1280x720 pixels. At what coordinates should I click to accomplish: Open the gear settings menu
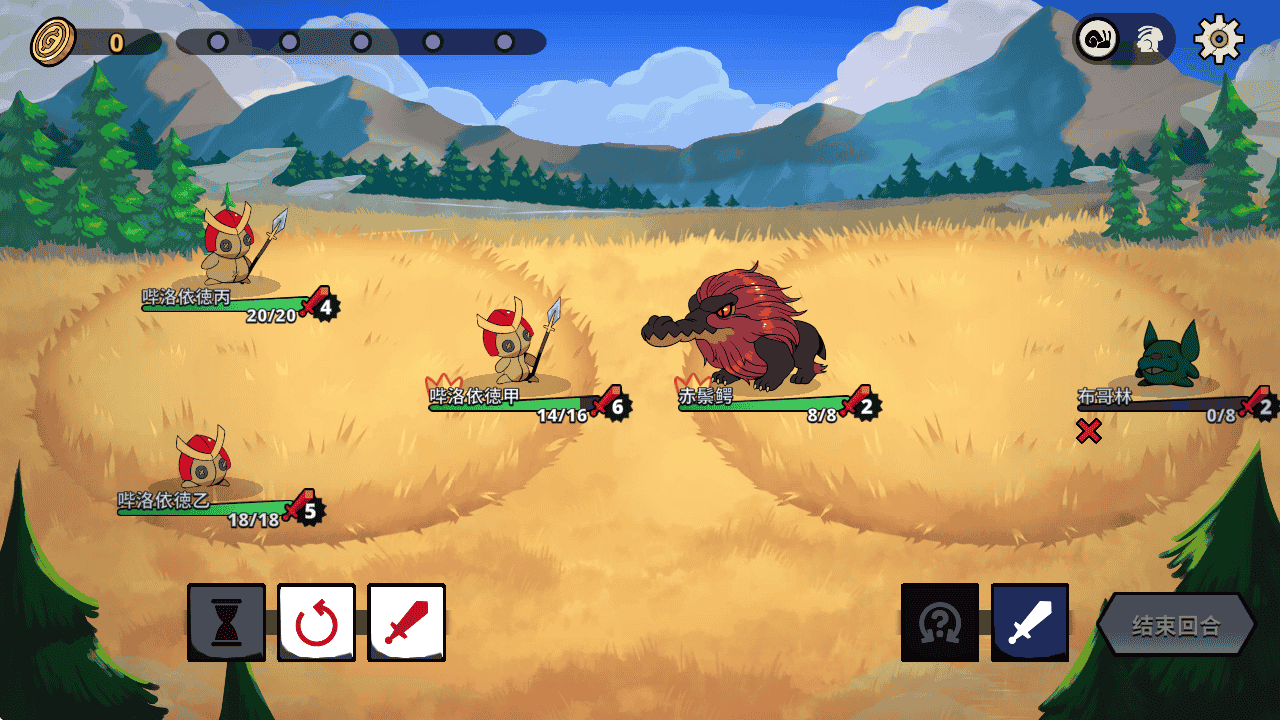(x=1219, y=39)
